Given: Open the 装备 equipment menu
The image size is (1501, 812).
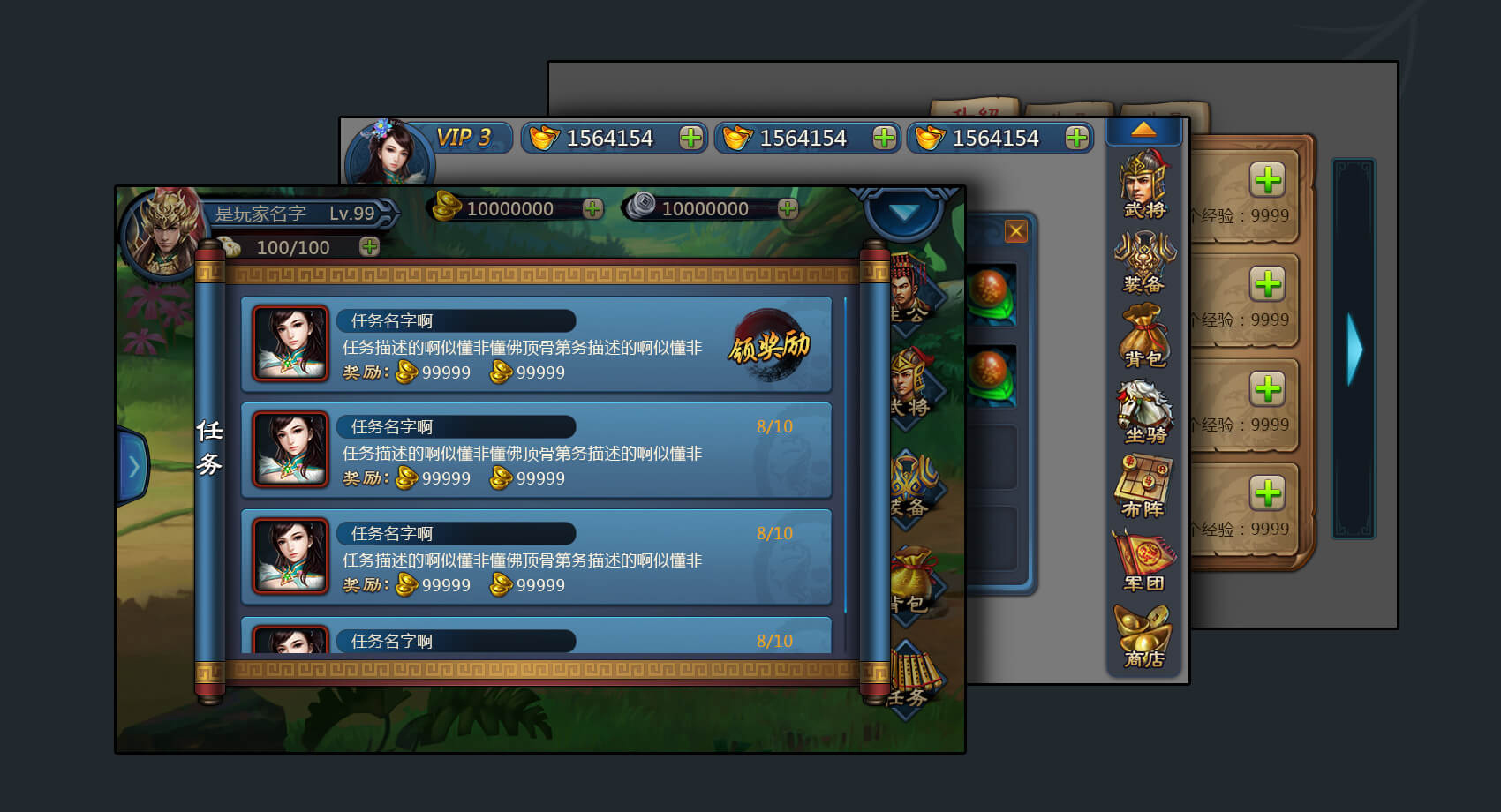Looking at the screenshot, I should (x=1143, y=262).
